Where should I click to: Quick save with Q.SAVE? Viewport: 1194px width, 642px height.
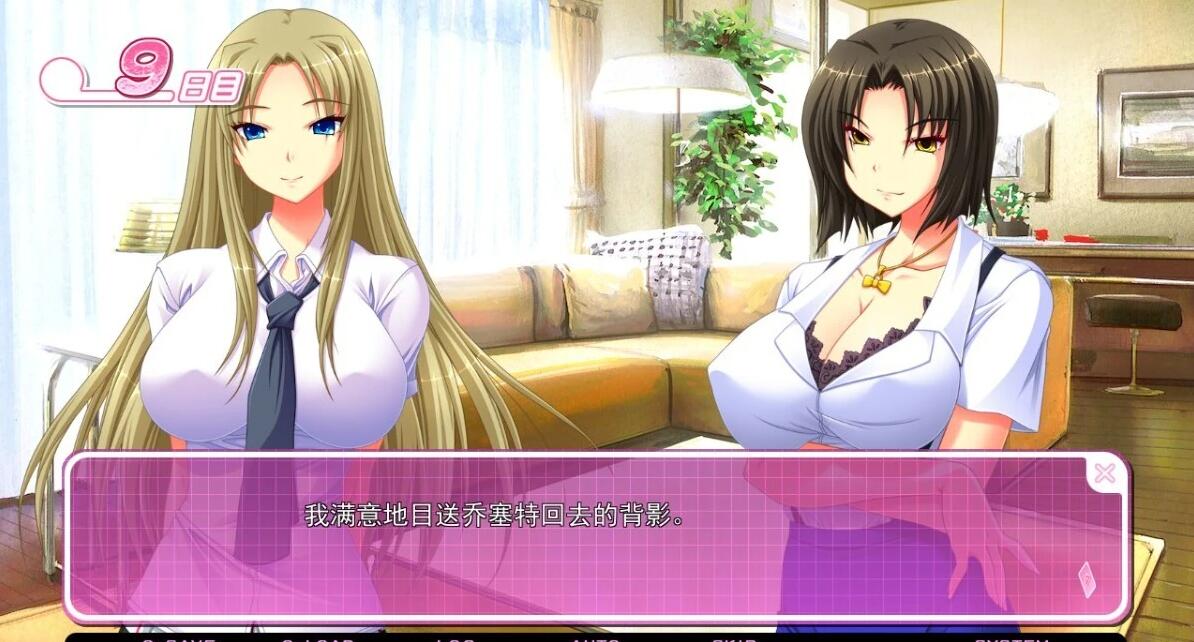(178, 638)
